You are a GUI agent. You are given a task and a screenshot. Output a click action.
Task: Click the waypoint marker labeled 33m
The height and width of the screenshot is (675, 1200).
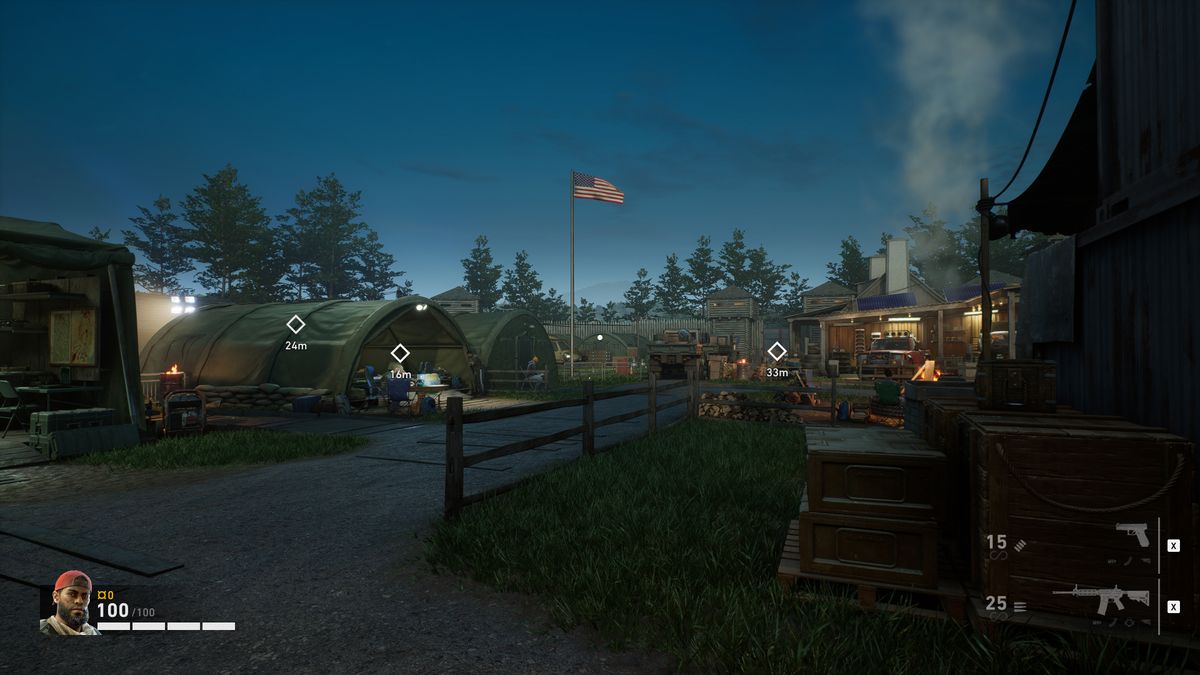tap(777, 351)
